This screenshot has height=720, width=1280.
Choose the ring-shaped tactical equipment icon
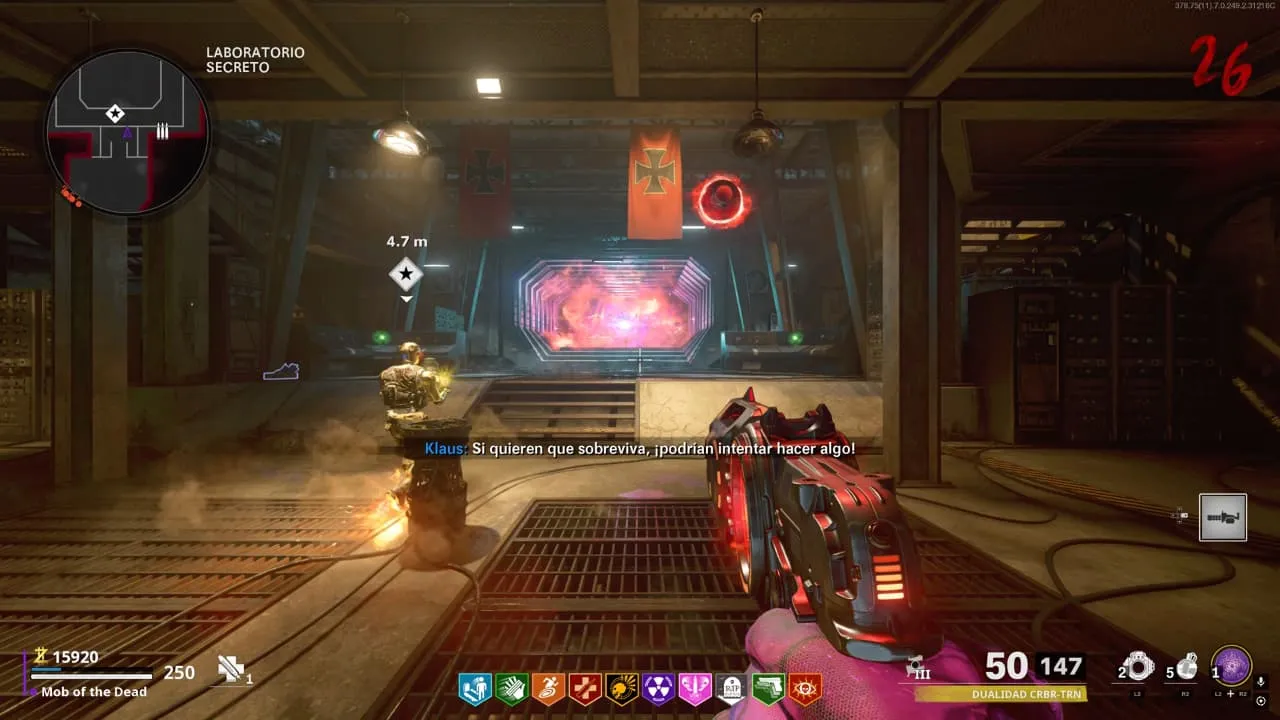click(x=1139, y=666)
